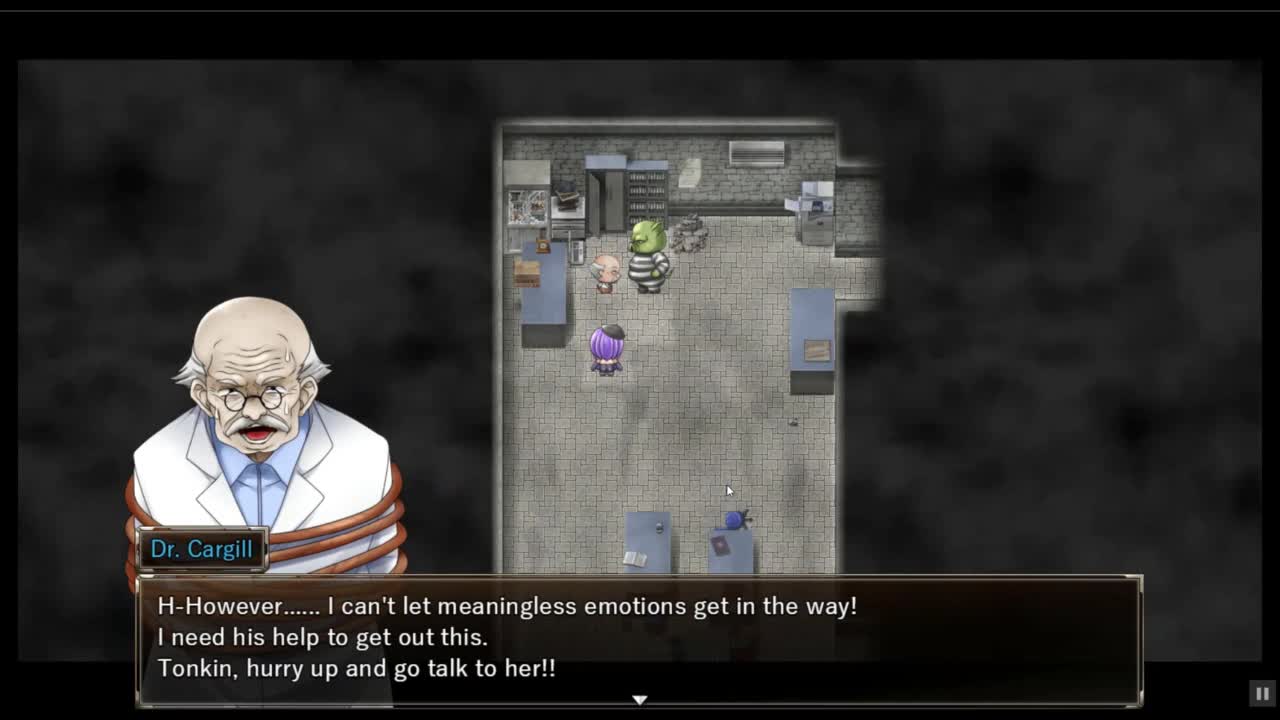The image size is (1280, 720).
Task: Advance dialogue with the white continue arrow
Action: [x=640, y=700]
